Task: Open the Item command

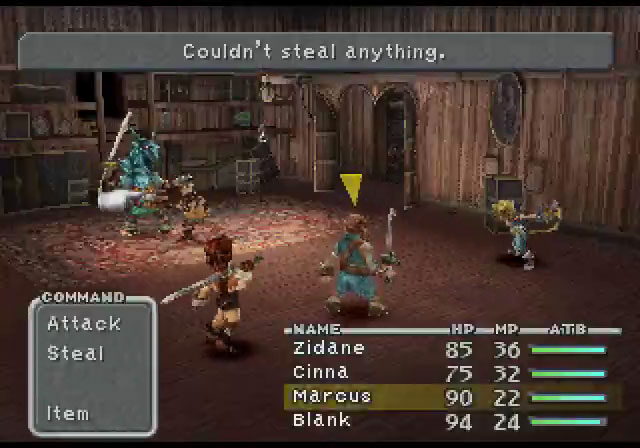Action: (68, 413)
